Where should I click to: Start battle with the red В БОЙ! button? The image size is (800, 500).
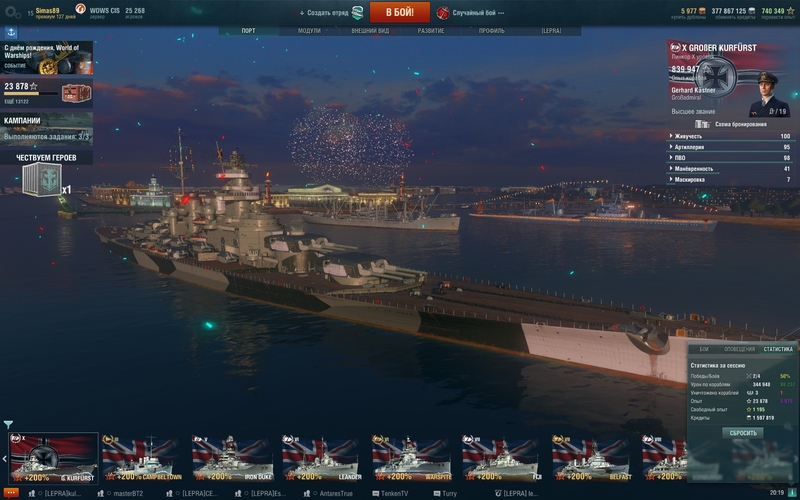[x=399, y=12]
